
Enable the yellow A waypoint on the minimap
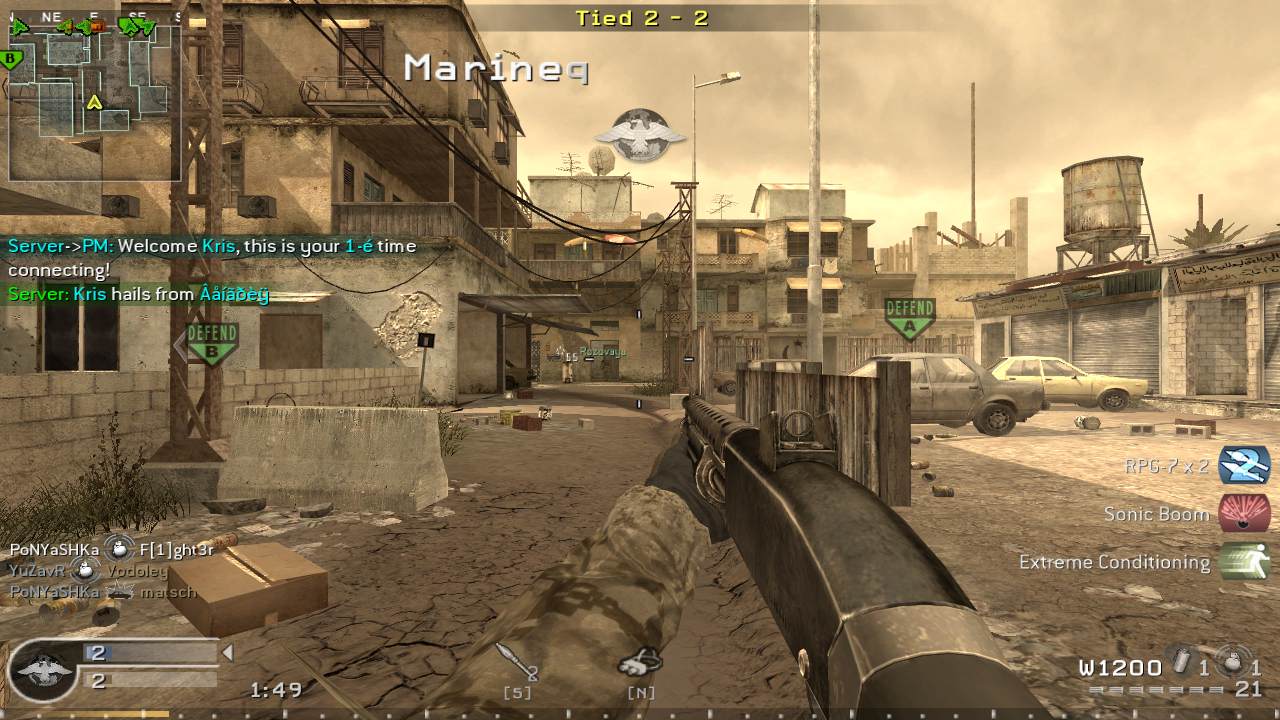pyautogui.click(x=96, y=103)
